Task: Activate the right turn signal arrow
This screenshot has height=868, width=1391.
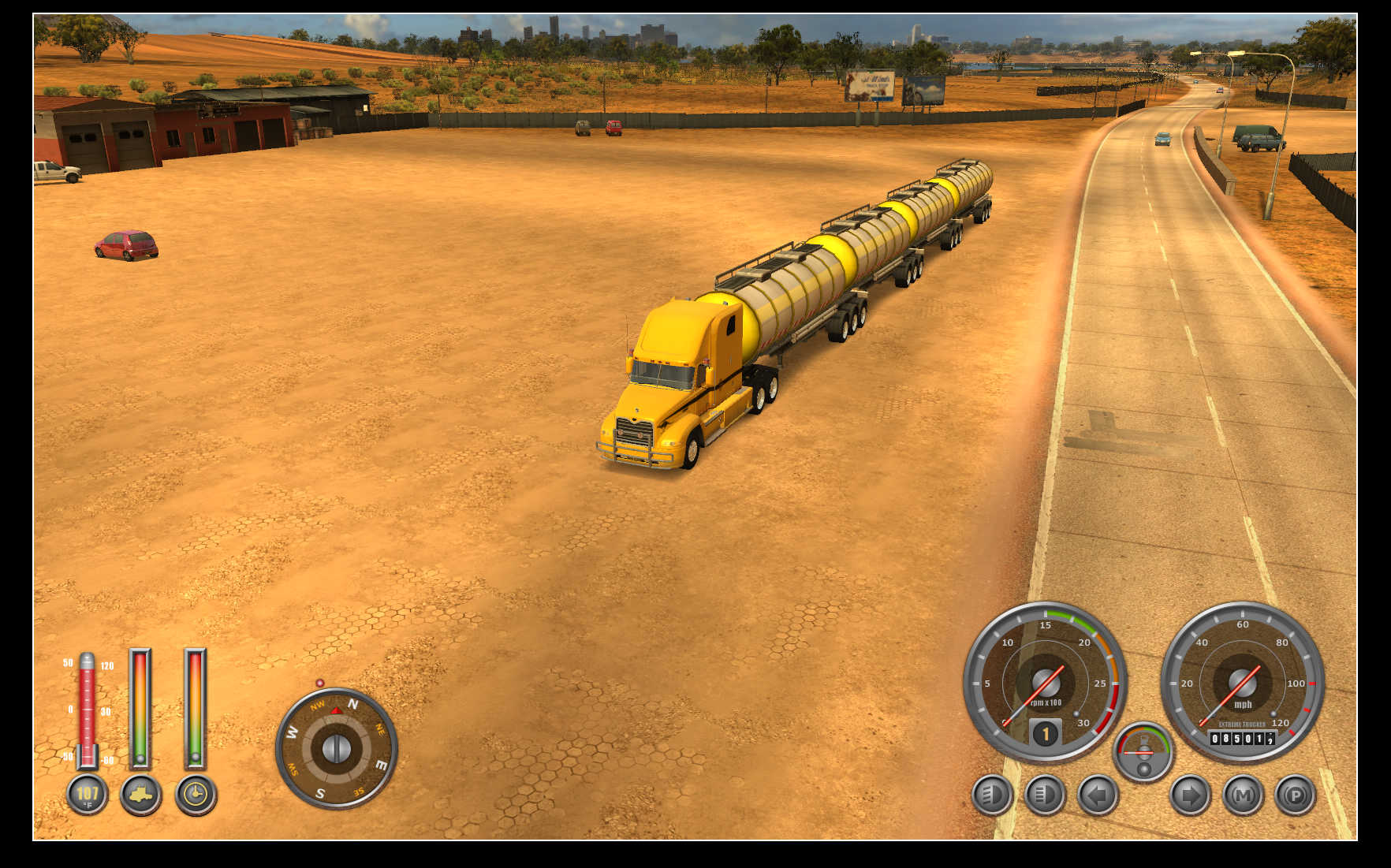Action: pos(1189,795)
